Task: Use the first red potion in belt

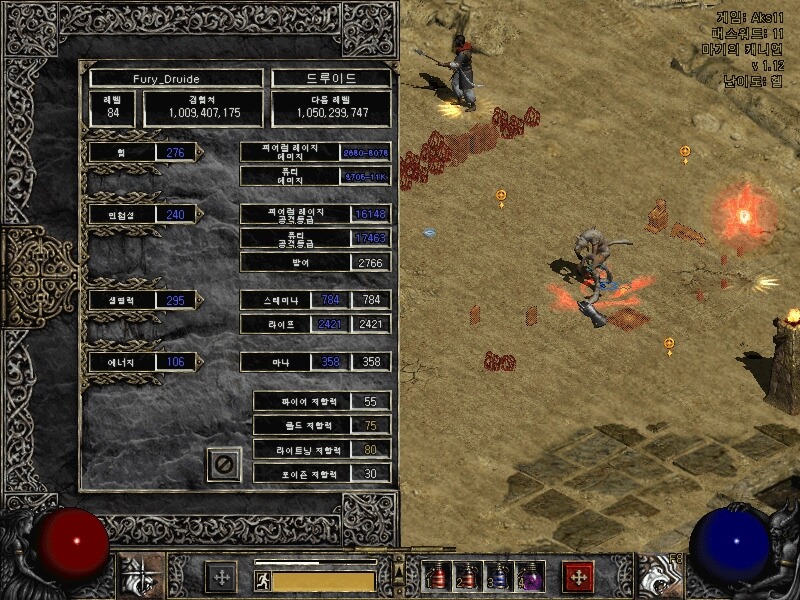Action: pos(437,577)
